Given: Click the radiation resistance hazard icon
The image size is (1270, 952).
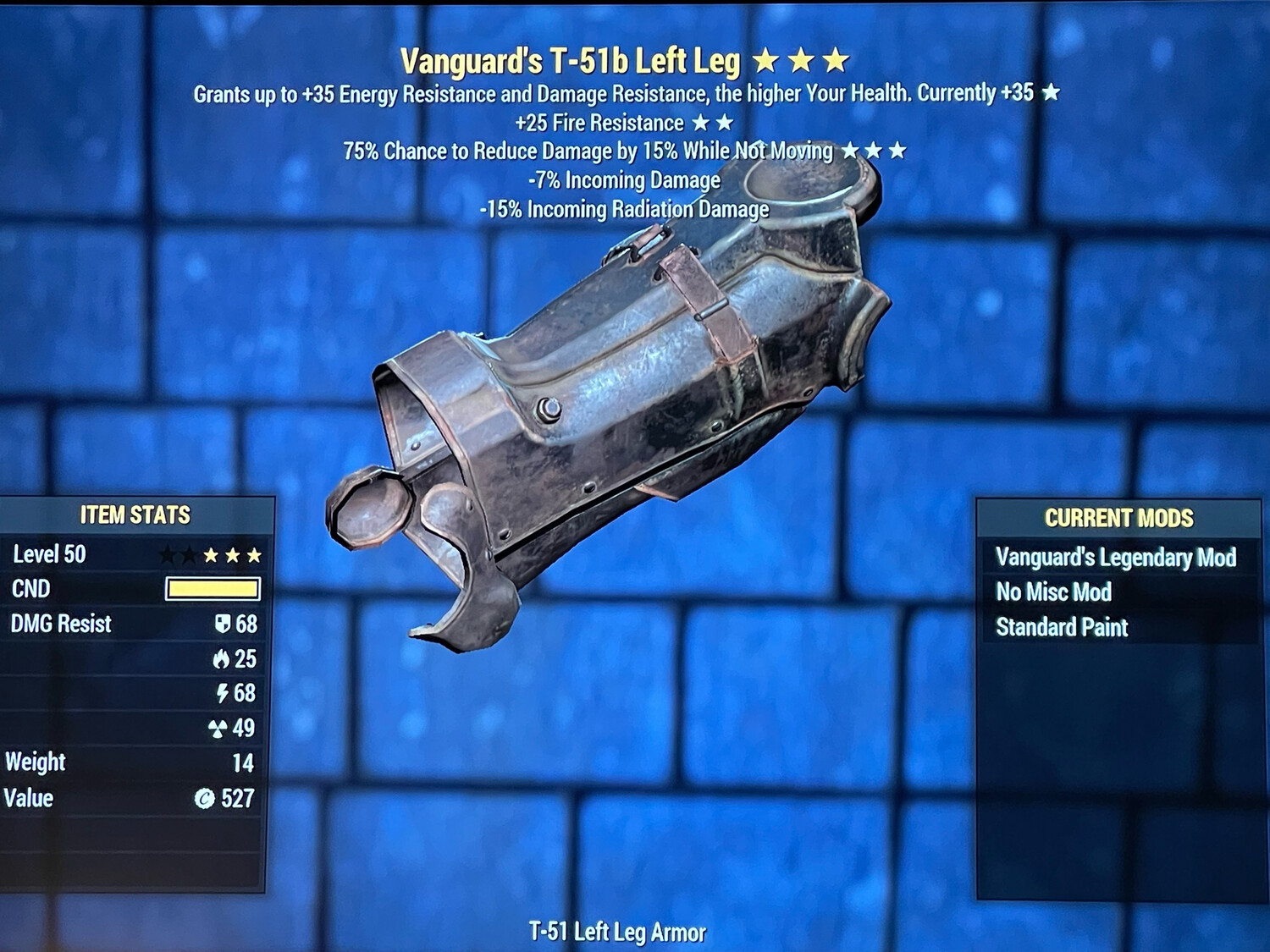Looking at the screenshot, I should (218, 728).
